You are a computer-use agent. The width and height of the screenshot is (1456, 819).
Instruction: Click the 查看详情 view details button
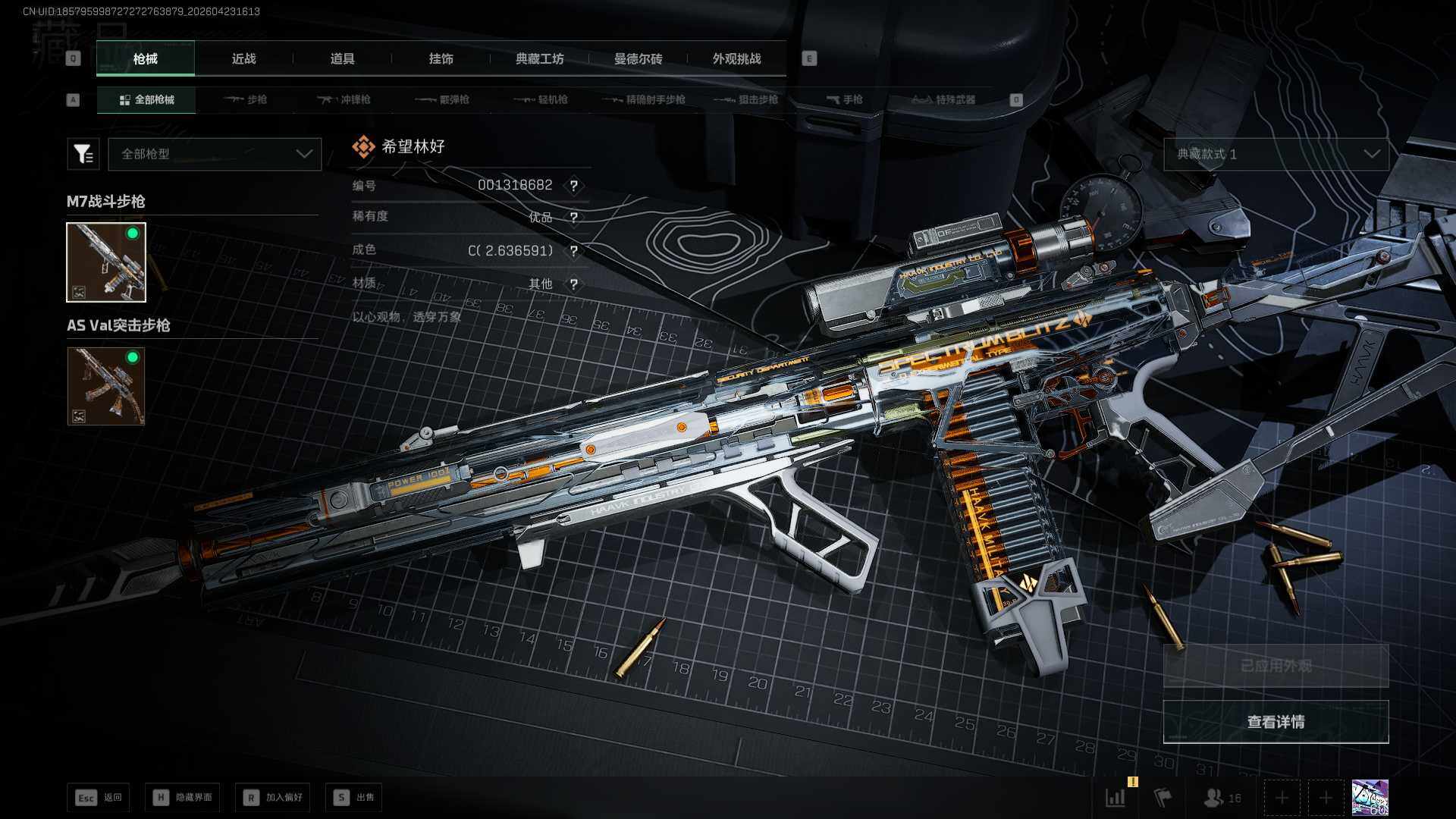(x=1276, y=722)
